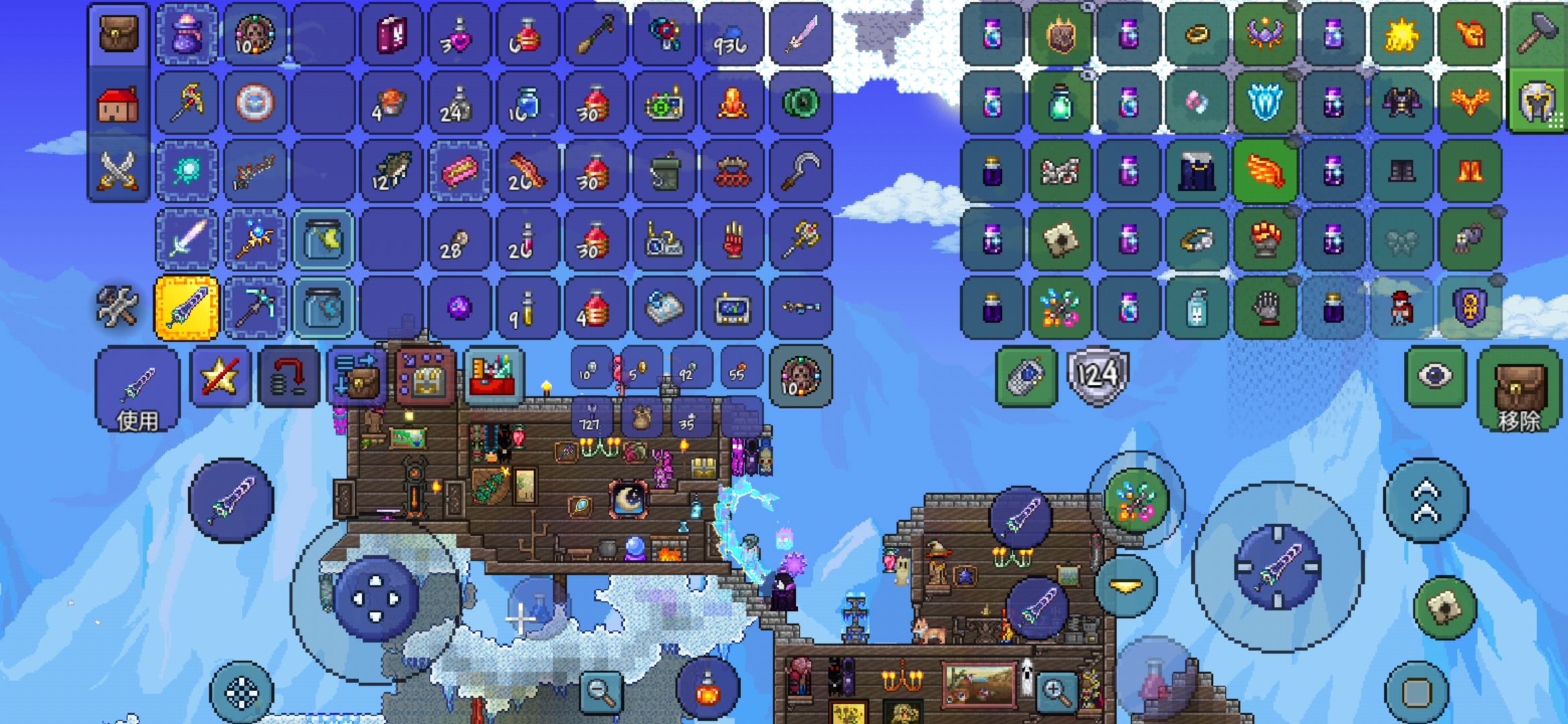Click the zoom-in magnifier button

coord(1055,690)
